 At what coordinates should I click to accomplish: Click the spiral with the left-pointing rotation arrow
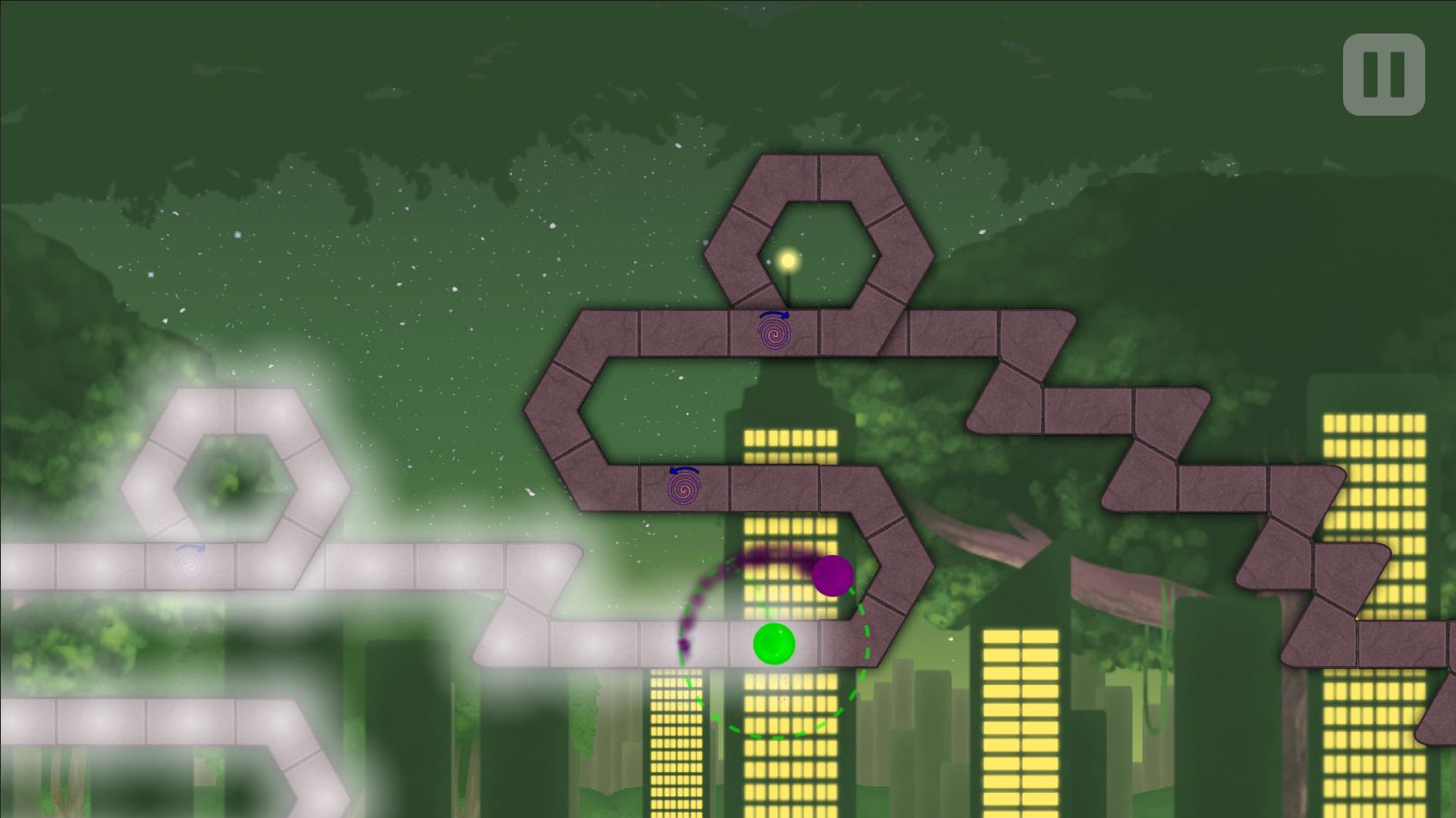coord(684,490)
